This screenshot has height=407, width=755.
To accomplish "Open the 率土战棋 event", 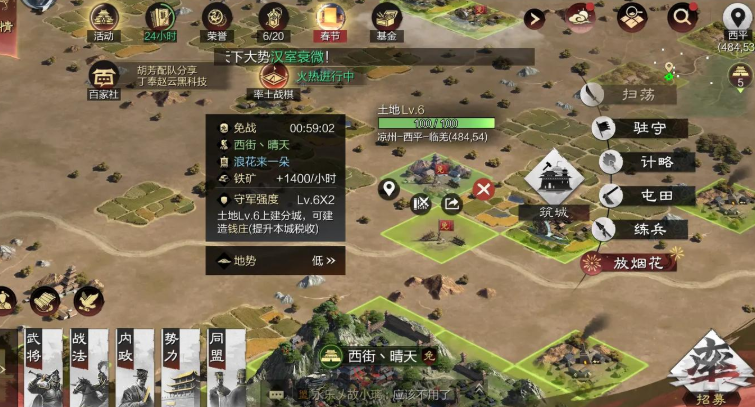I will click(270, 78).
